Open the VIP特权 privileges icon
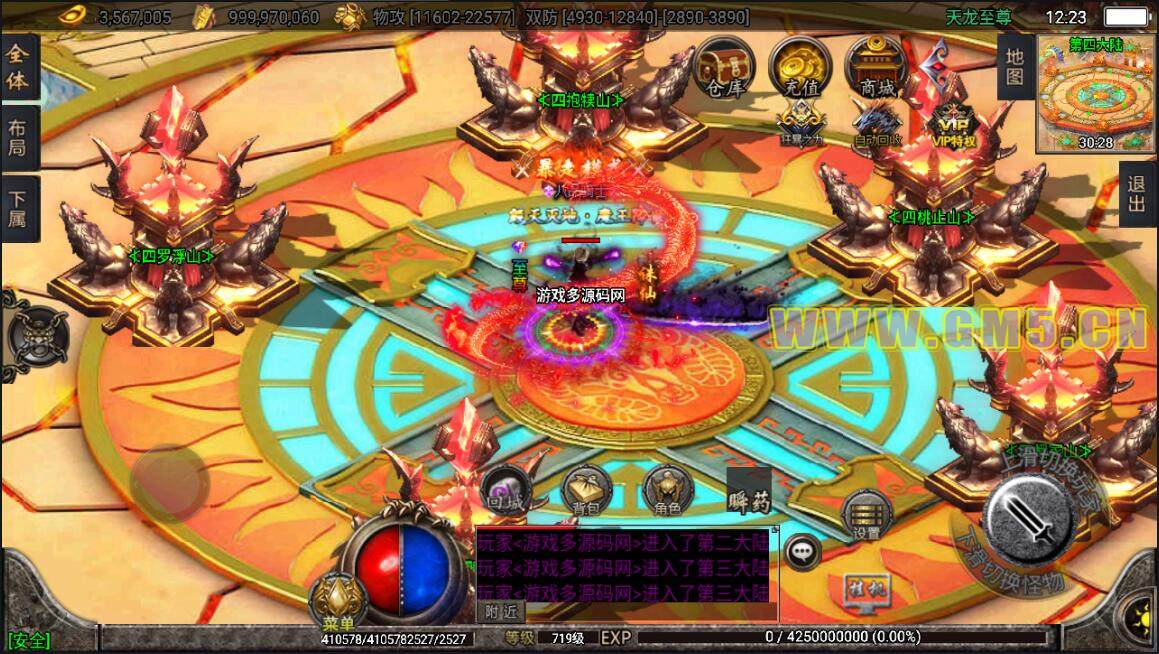Screen dimensions: 1159x654 pos(952,124)
